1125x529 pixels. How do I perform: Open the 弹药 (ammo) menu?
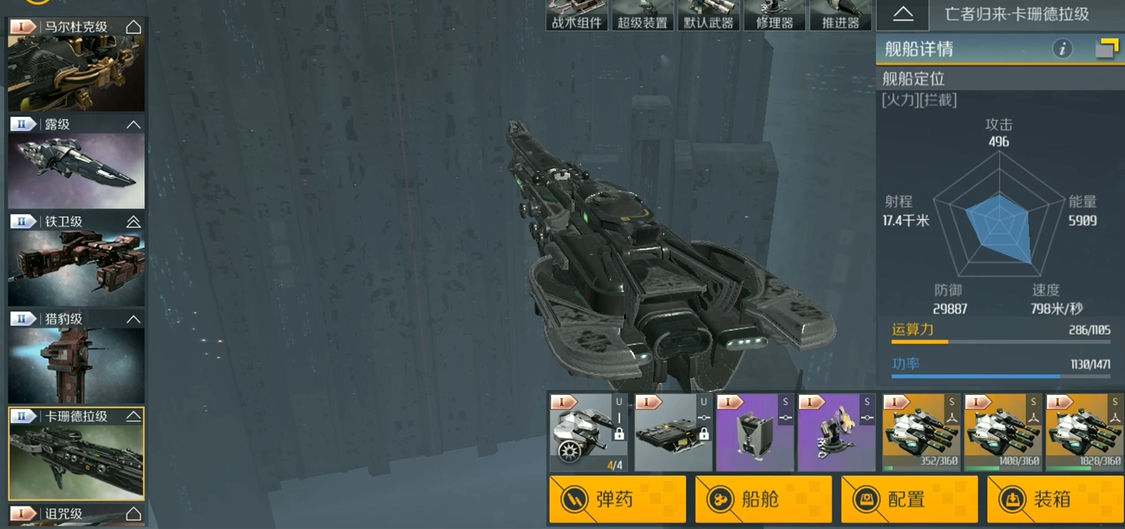[617, 499]
